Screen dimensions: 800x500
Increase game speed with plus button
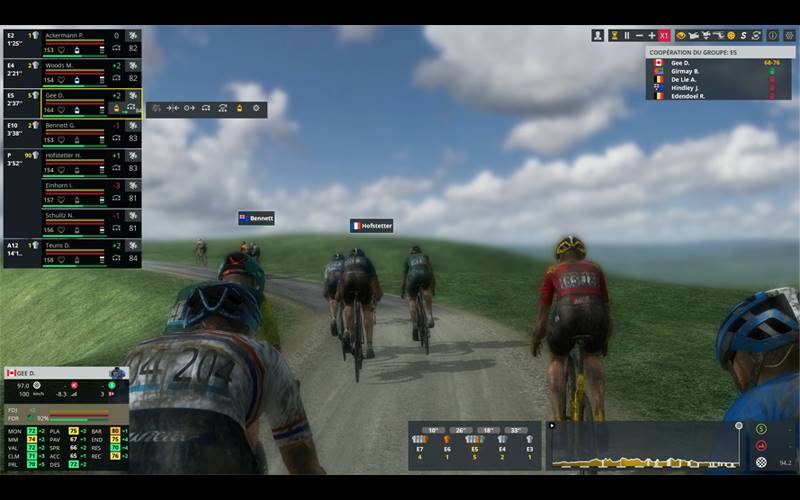pos(651,35)
